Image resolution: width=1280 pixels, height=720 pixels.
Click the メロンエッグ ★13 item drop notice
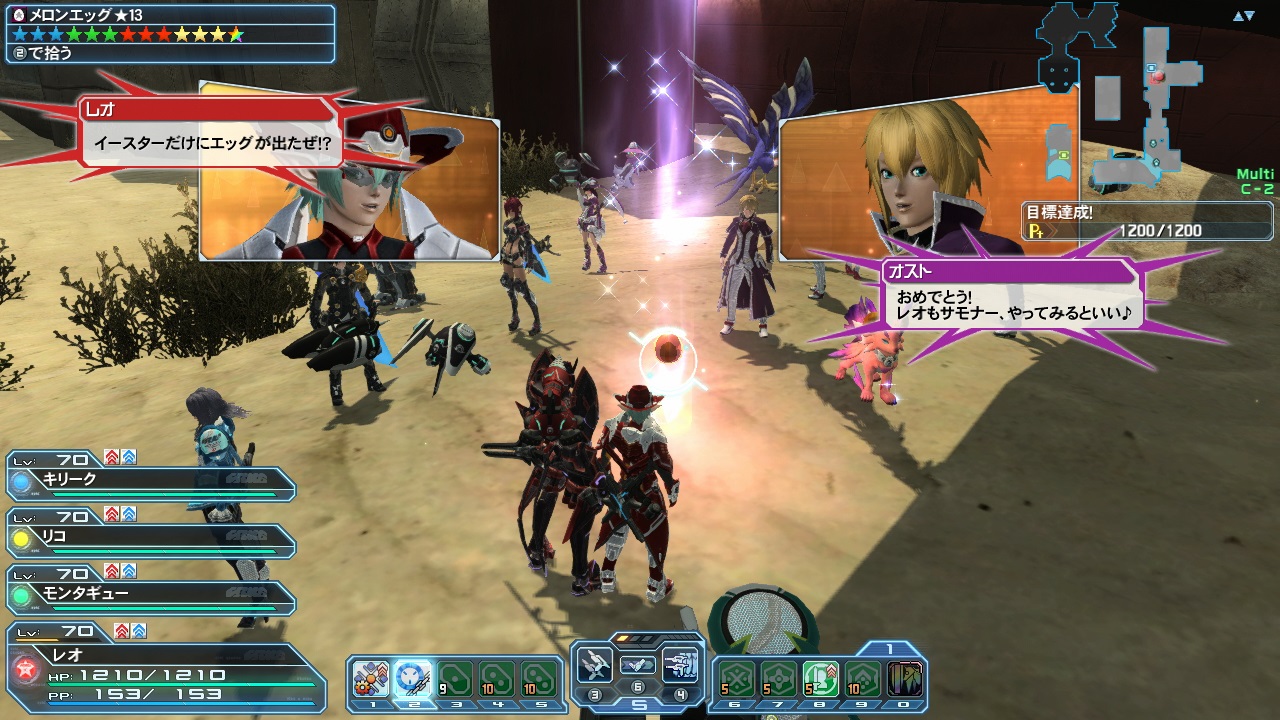(168, 33)
